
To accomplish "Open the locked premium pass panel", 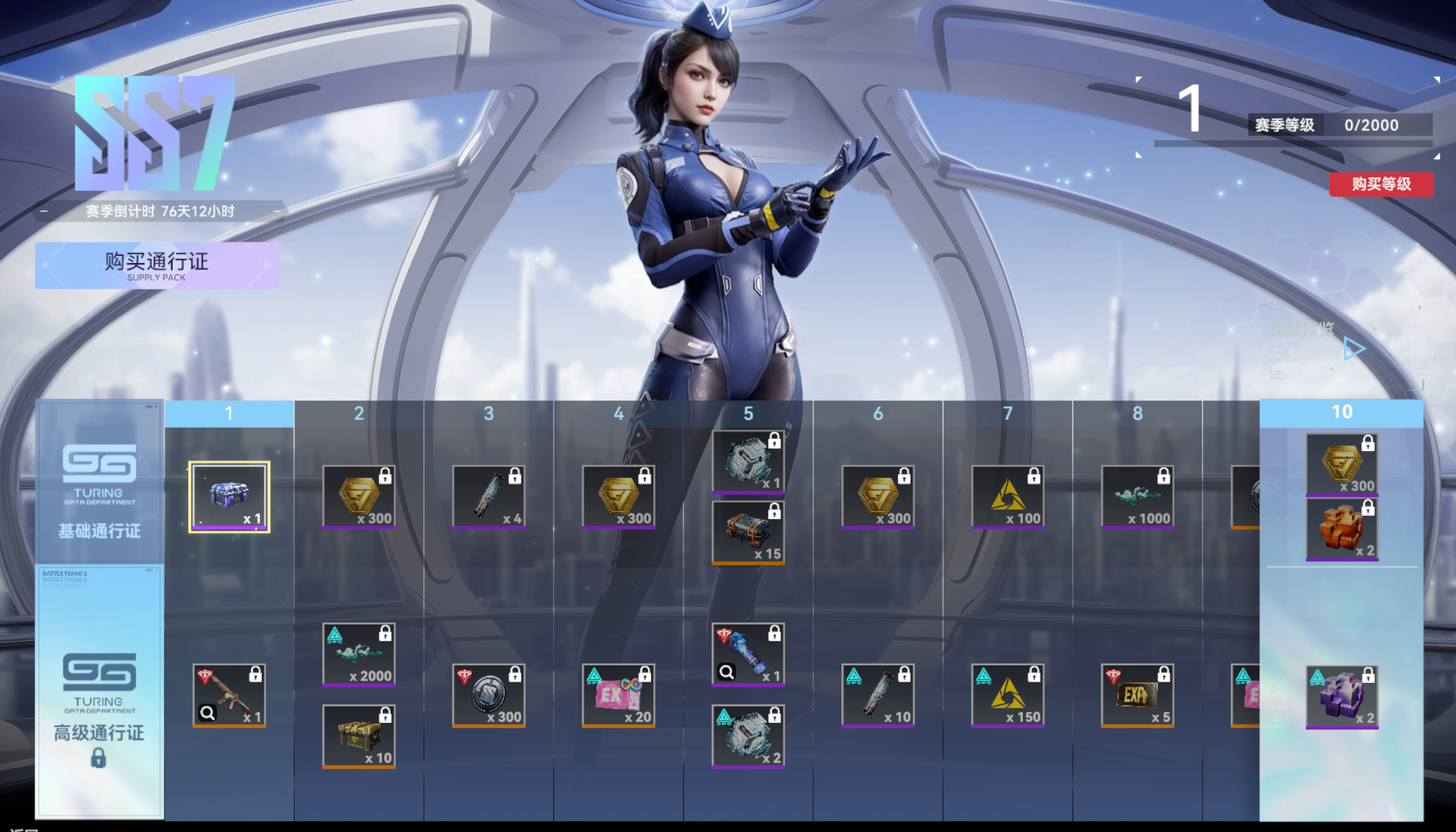I will (99, 692).
